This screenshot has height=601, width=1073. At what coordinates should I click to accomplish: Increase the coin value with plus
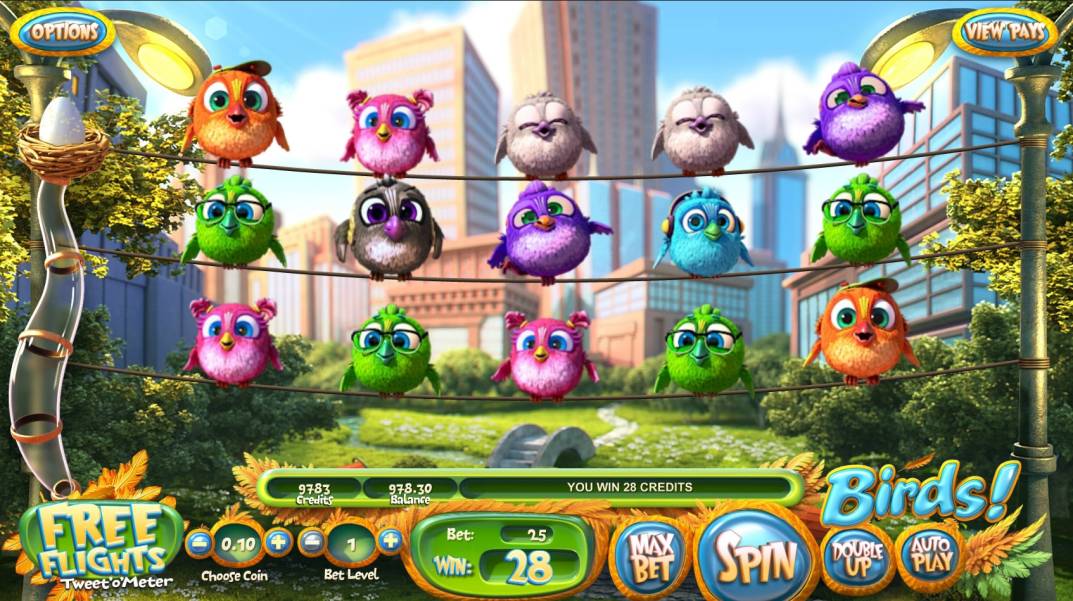[279, 543]
